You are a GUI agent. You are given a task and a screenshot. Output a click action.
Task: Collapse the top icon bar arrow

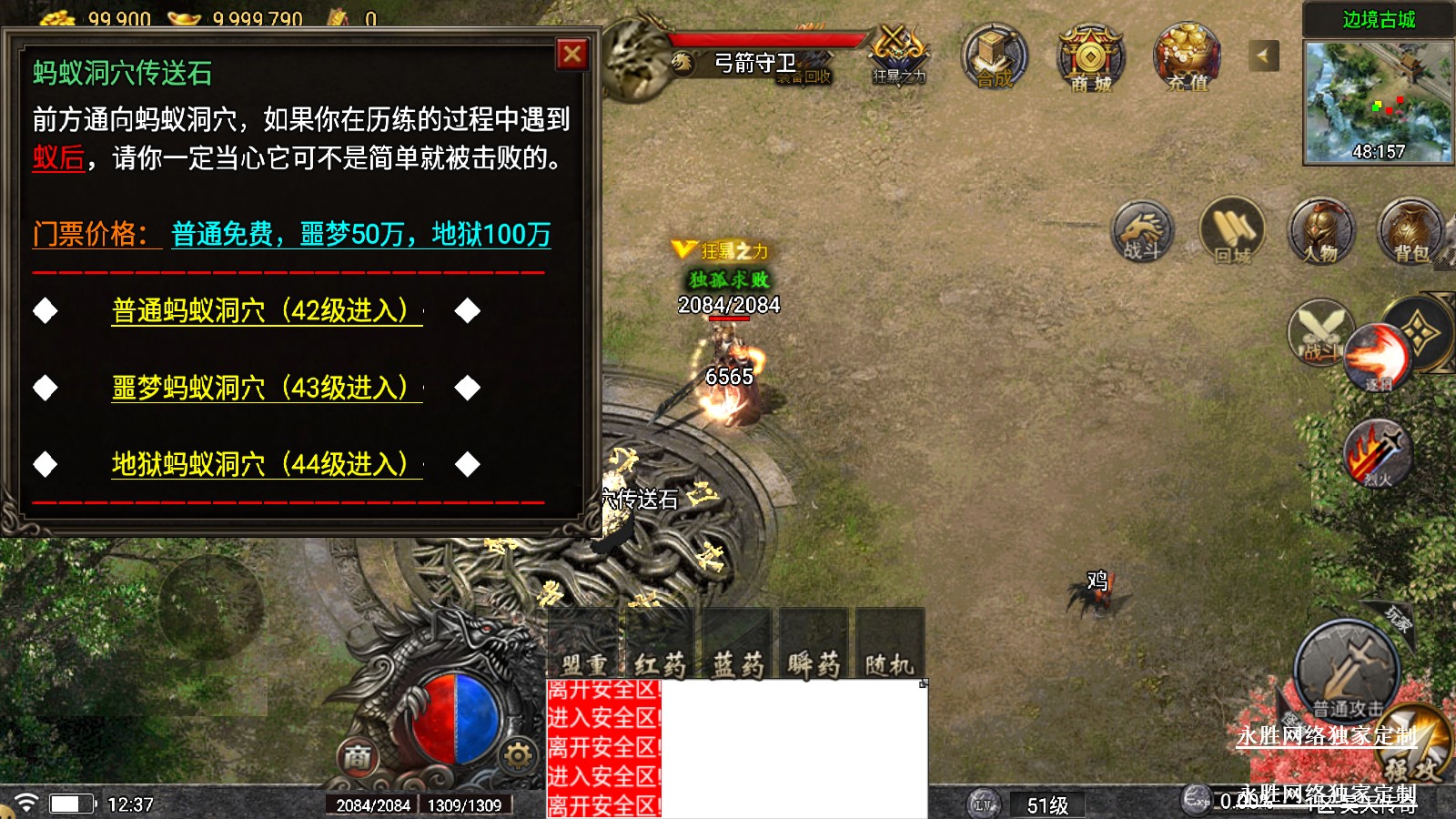click(x=1262, y=56)
